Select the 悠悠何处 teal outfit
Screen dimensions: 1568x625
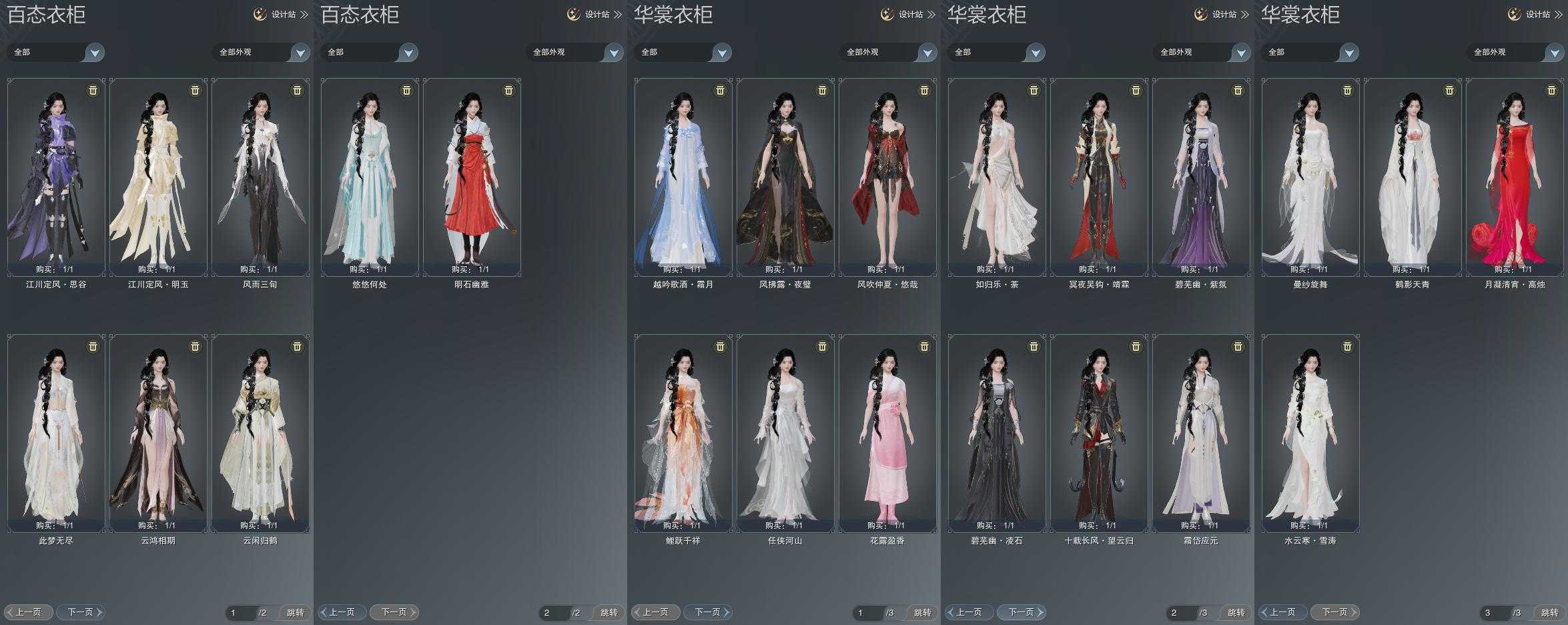pos(370,177)
